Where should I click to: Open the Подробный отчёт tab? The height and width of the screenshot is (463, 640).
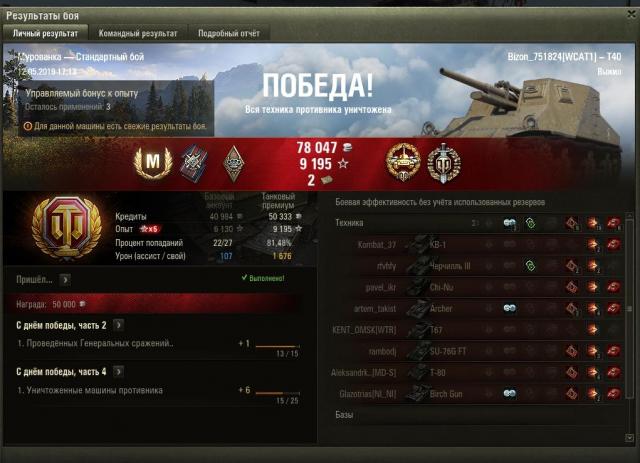(x=226, y=33)
